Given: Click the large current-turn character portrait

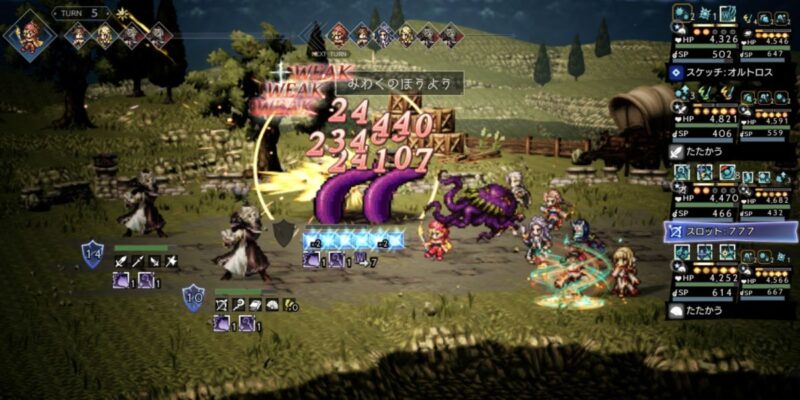Looking at the screenshot, I should pyautogui.click(x=30, y=32).
